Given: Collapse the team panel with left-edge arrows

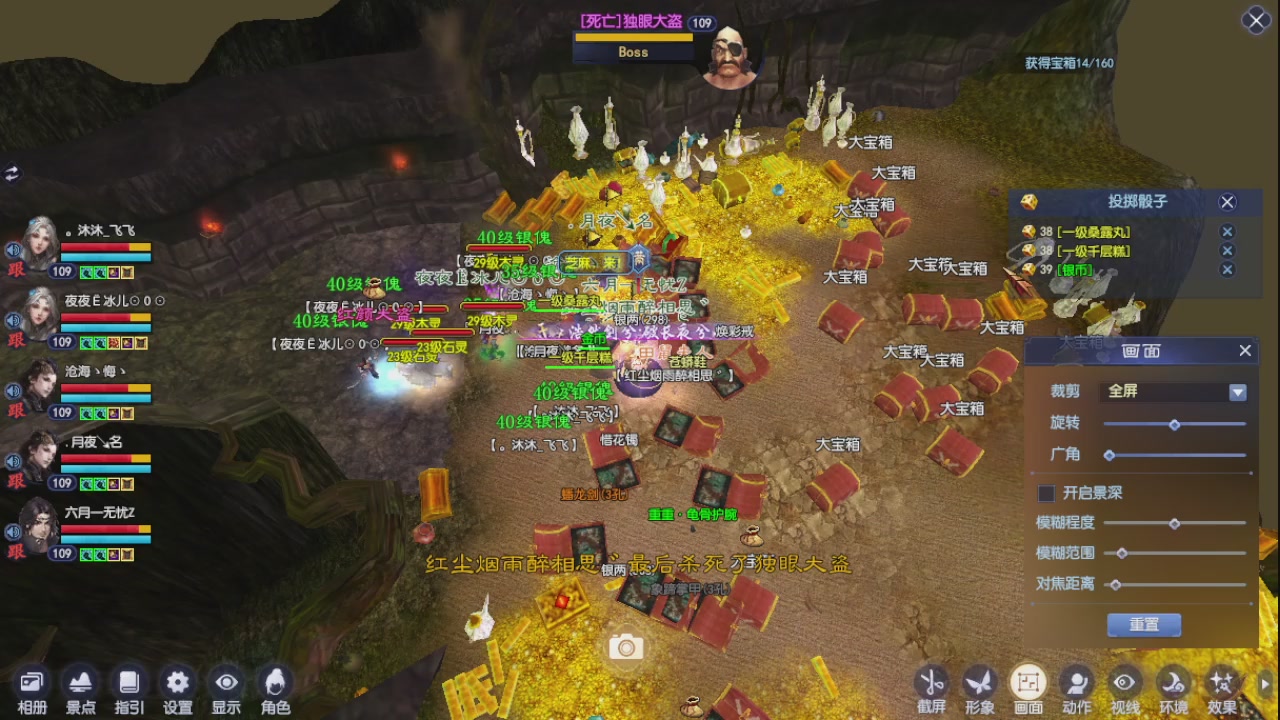Looking at the screenshot, I should click(x=12, y=172).
